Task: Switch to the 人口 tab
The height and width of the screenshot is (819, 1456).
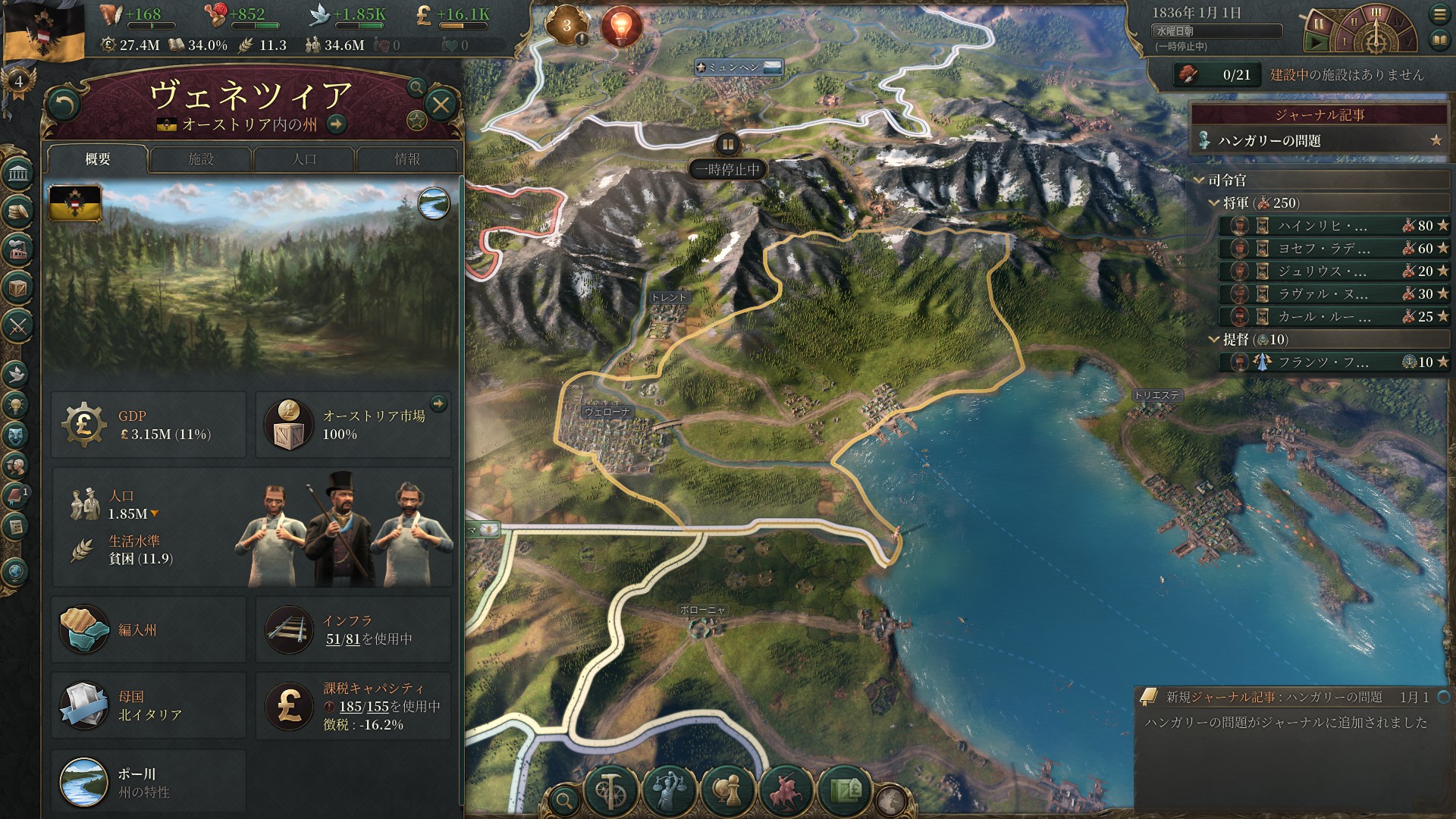Action: [304, 159]
